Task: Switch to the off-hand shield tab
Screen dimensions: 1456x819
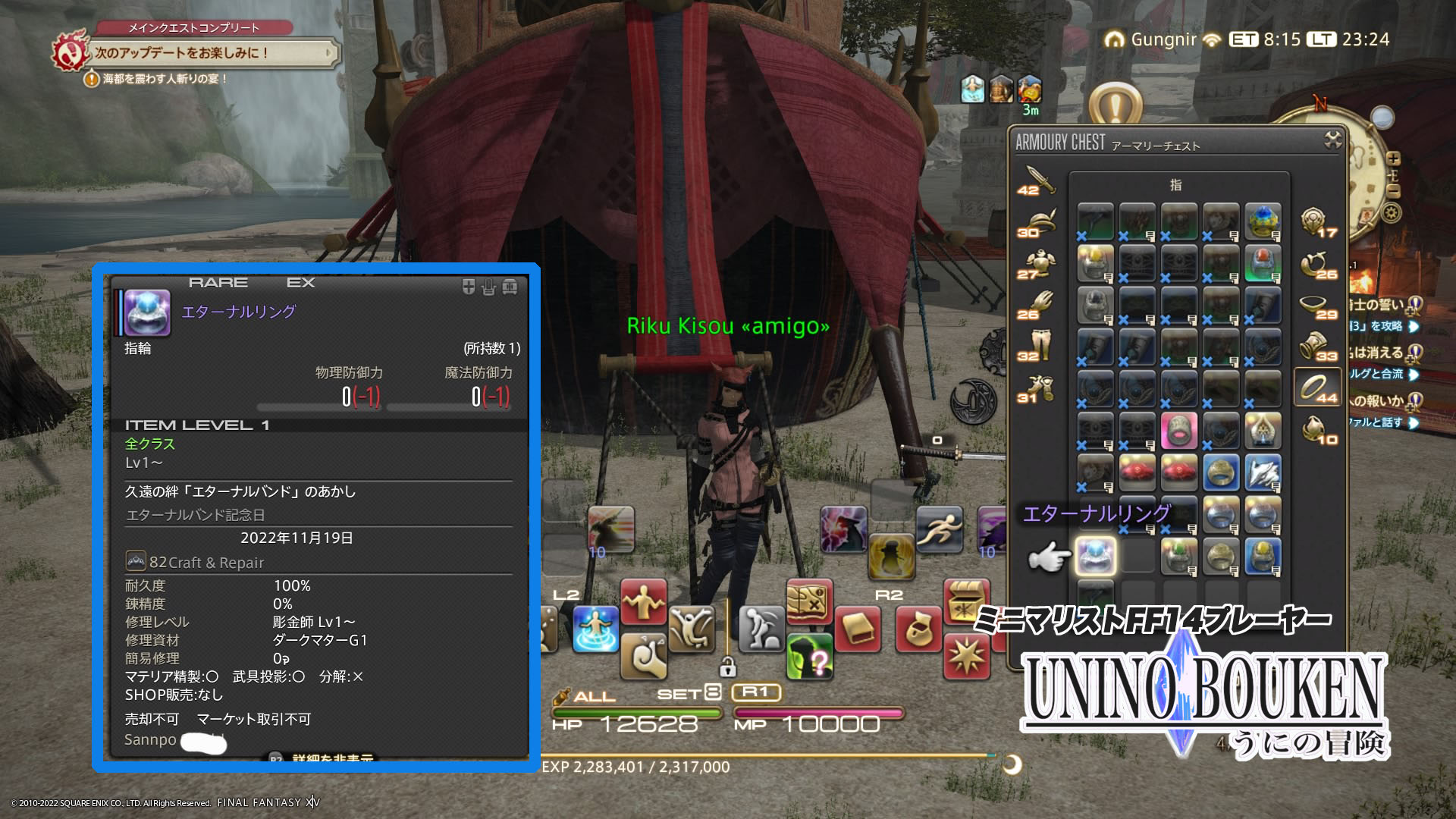Action: point(1318,223)
